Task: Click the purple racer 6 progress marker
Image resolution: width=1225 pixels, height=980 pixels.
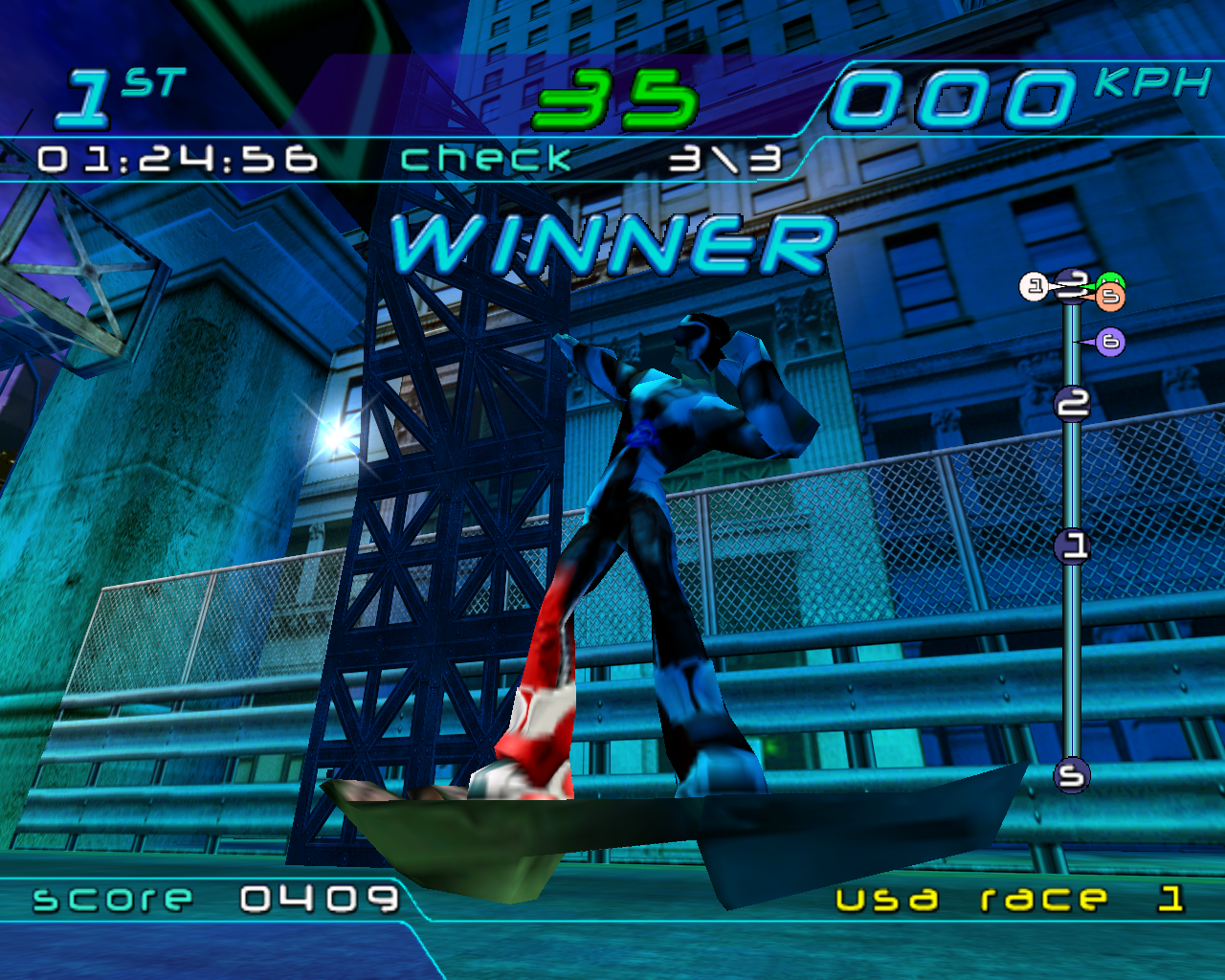Action: [x=1109, y=342]
